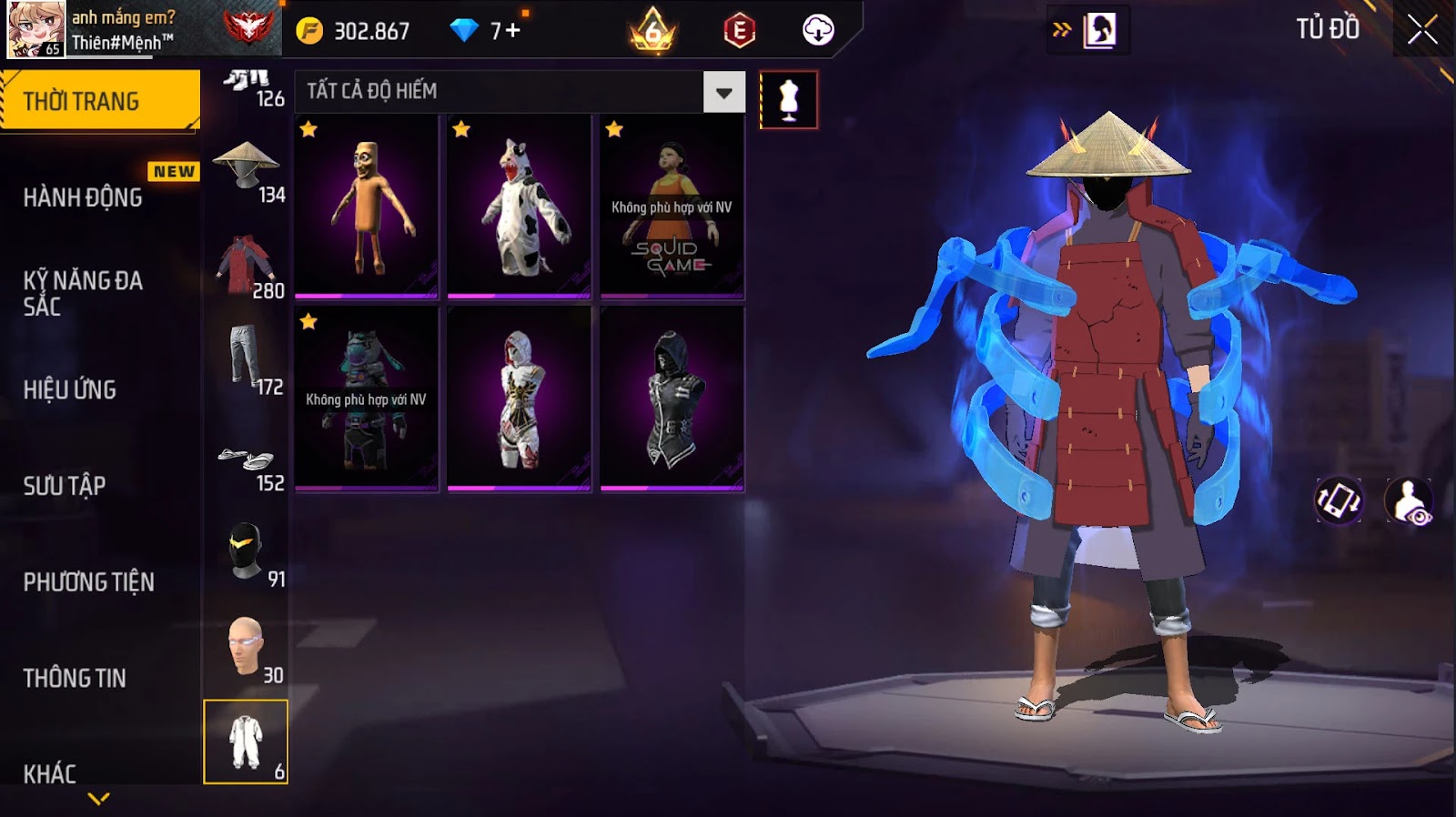Select the red jacket tops category
The height and width of the screenshot is (817, 1456).
tap(246, 264)
